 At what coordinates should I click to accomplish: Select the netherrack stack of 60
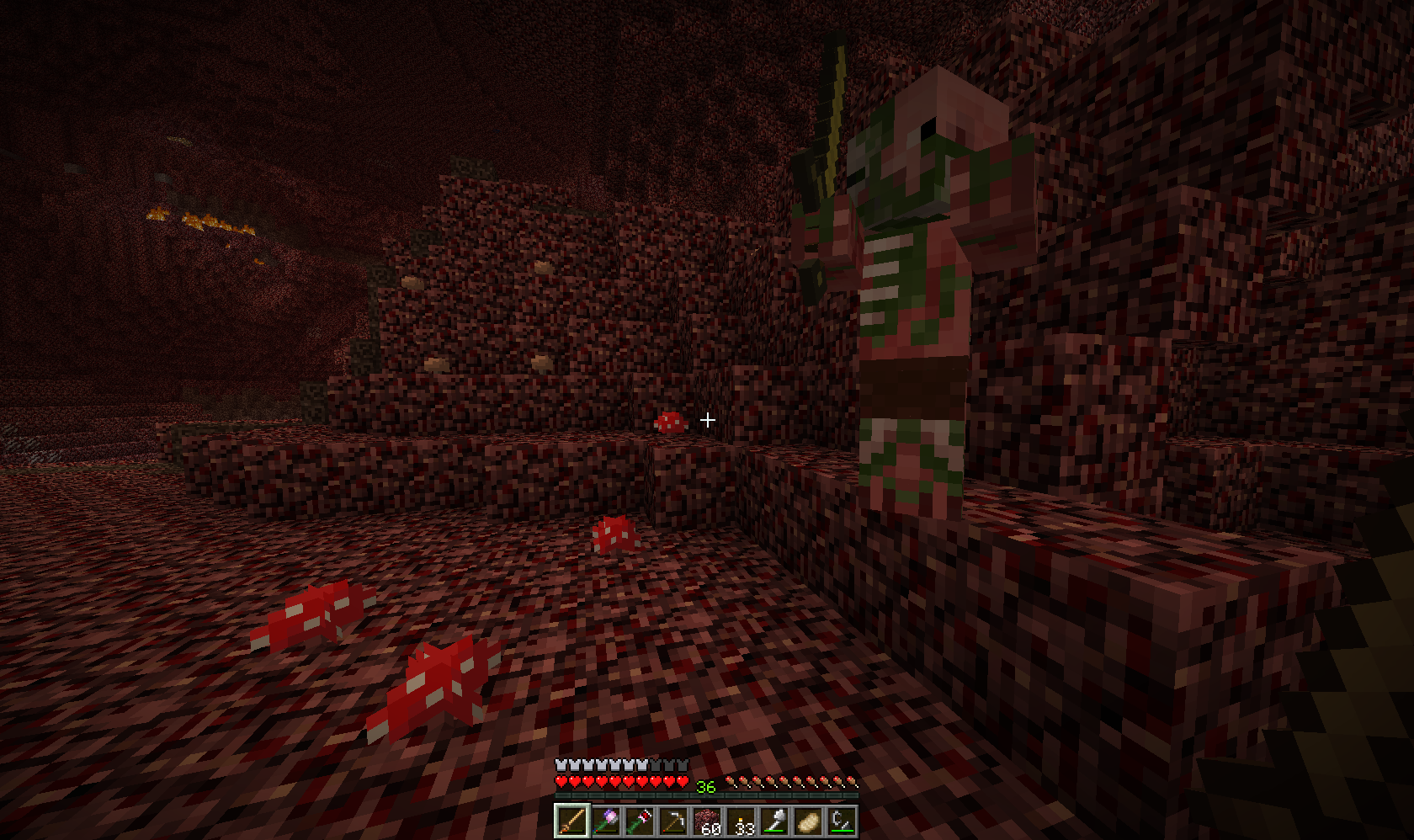pos(707,821)
